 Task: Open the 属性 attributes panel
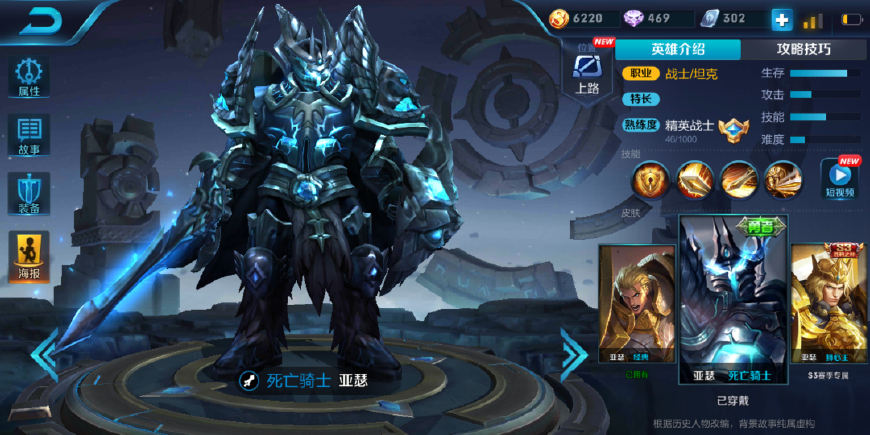click(28, 76)
